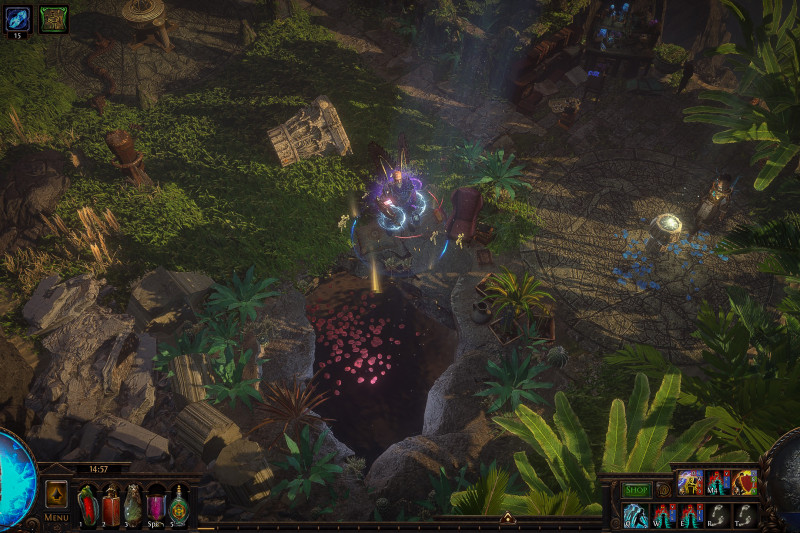Use the red flask in slot 2

(110, 505)
